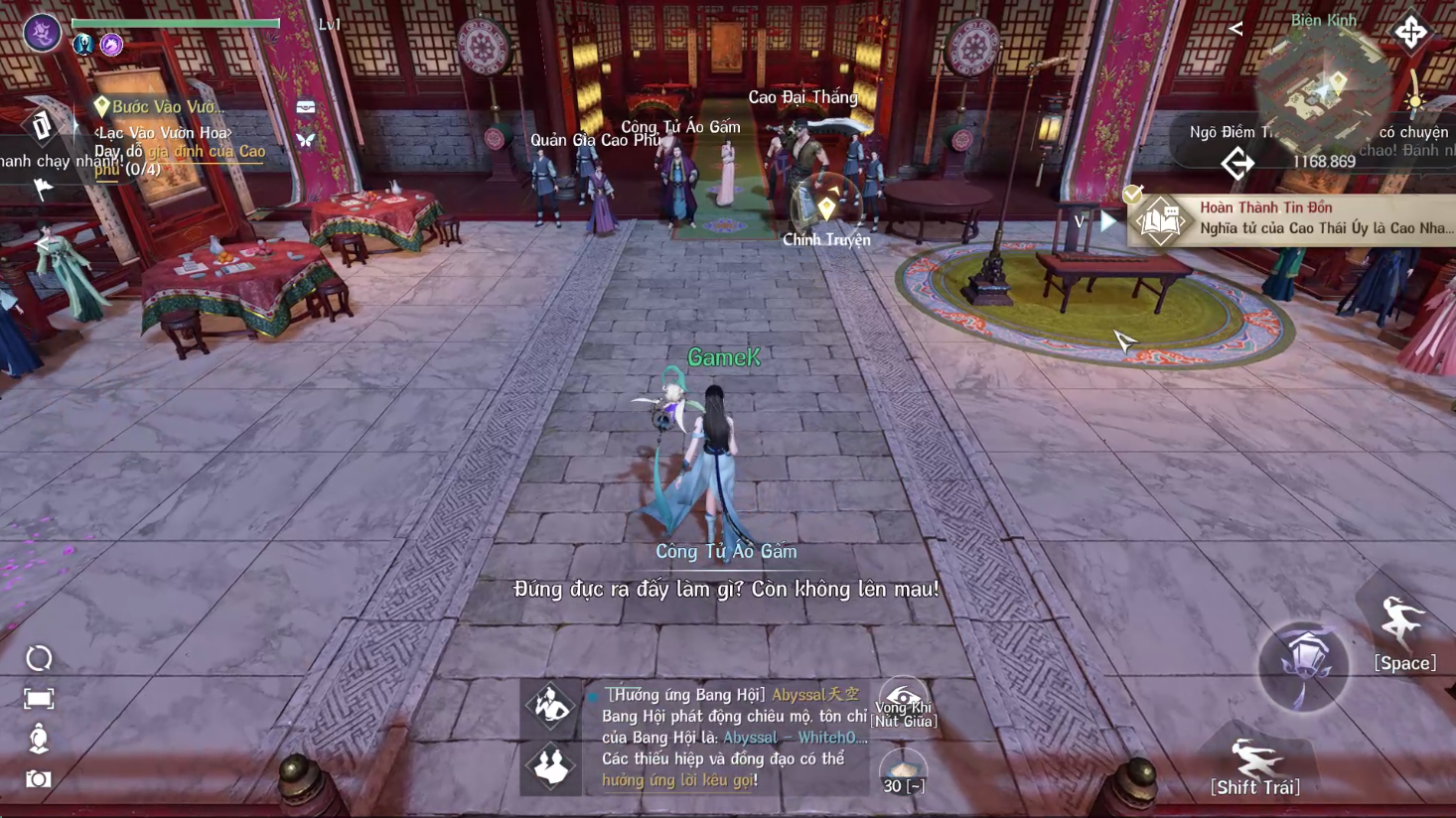The width and height of the screenshot is (1456, 818).
Task: Click the camera screenshot icon
Action: (39, 779)
